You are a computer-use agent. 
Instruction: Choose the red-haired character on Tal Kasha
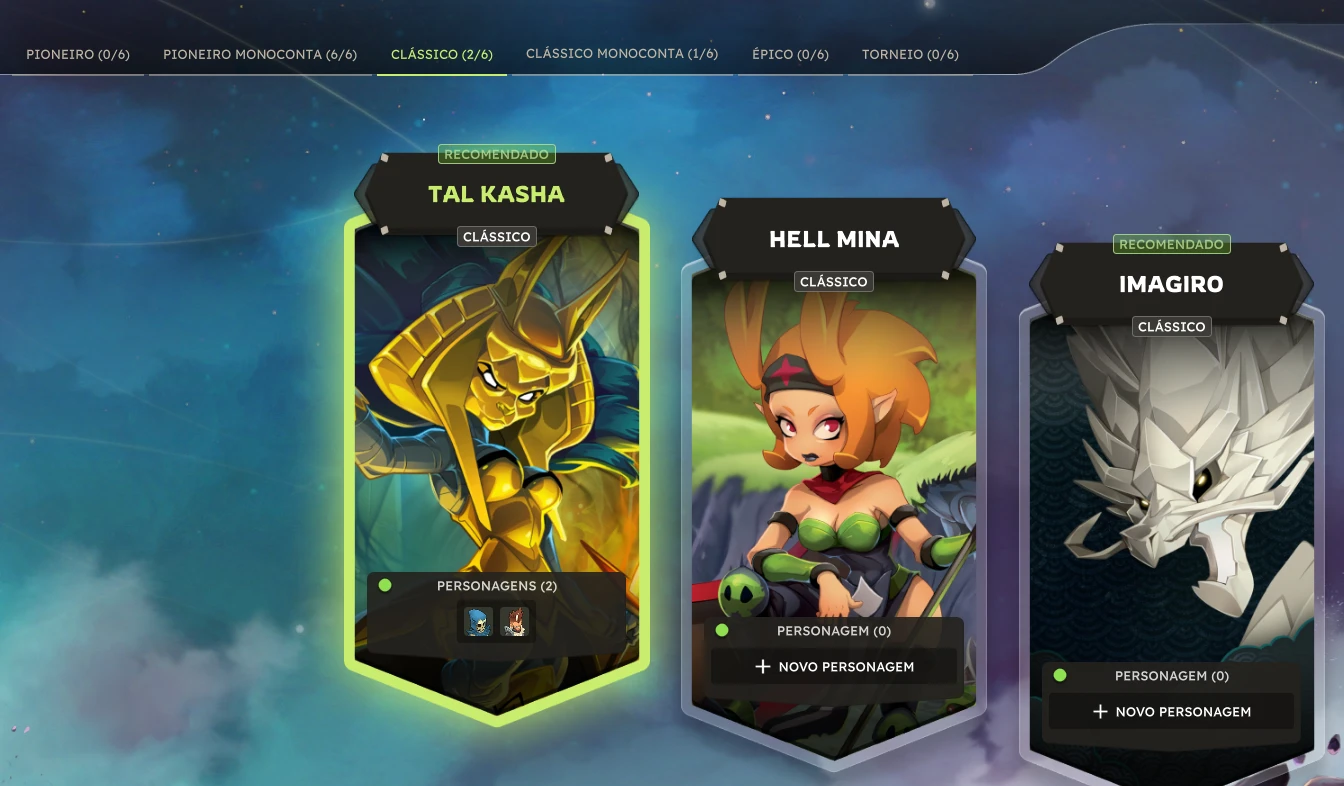pos(514,622)
